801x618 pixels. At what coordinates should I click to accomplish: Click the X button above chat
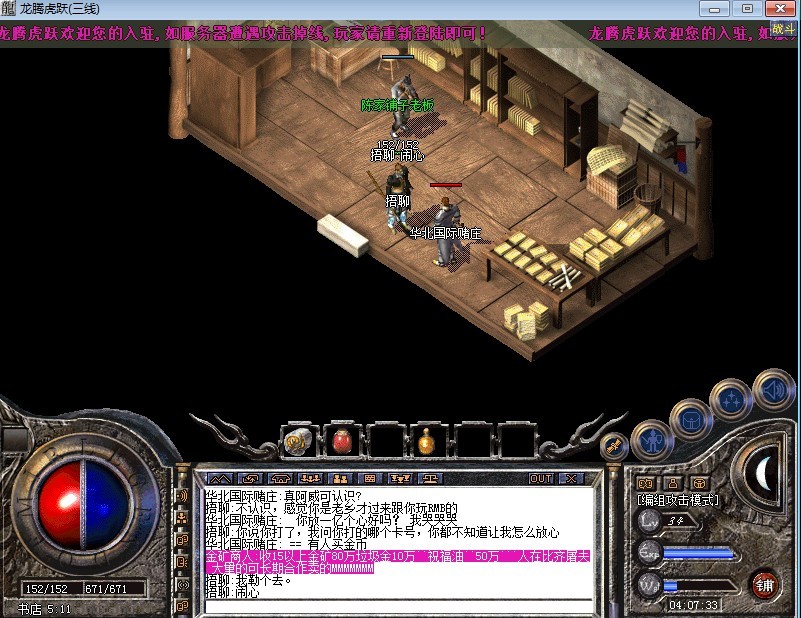pos(570,479)
